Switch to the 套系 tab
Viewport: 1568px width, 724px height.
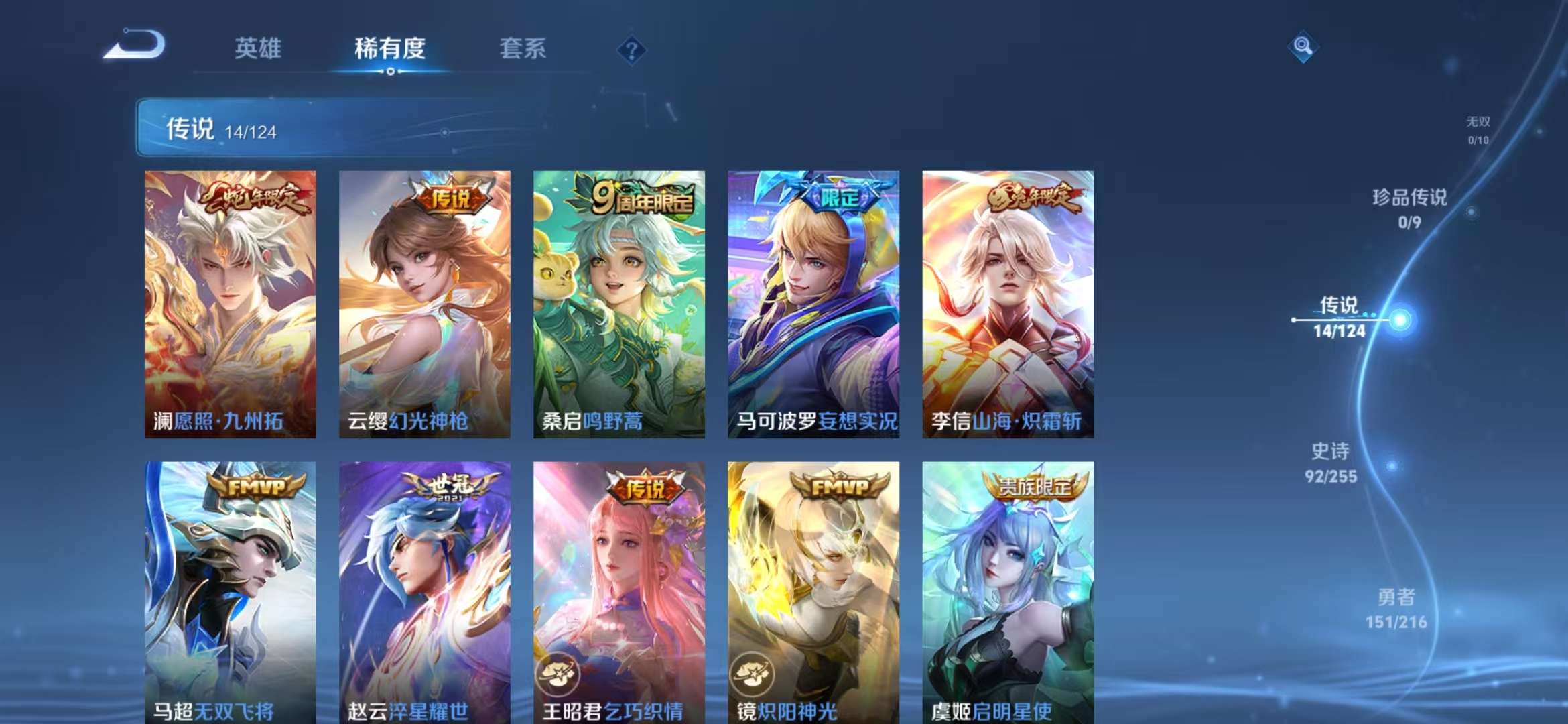point(523,48)
